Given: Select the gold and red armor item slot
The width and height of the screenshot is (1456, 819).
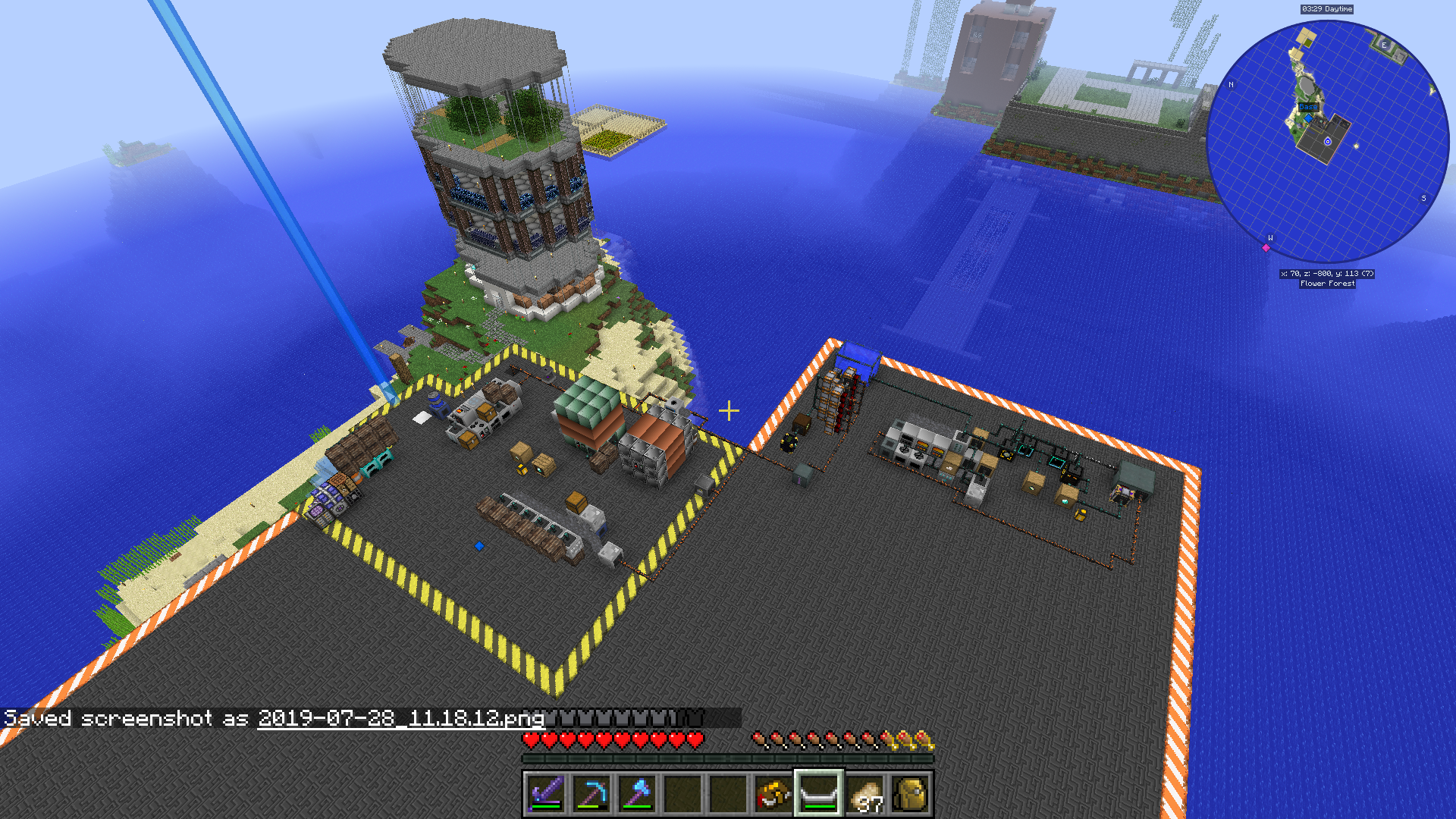Looking at the screenshot, I should tap(773, 794).
